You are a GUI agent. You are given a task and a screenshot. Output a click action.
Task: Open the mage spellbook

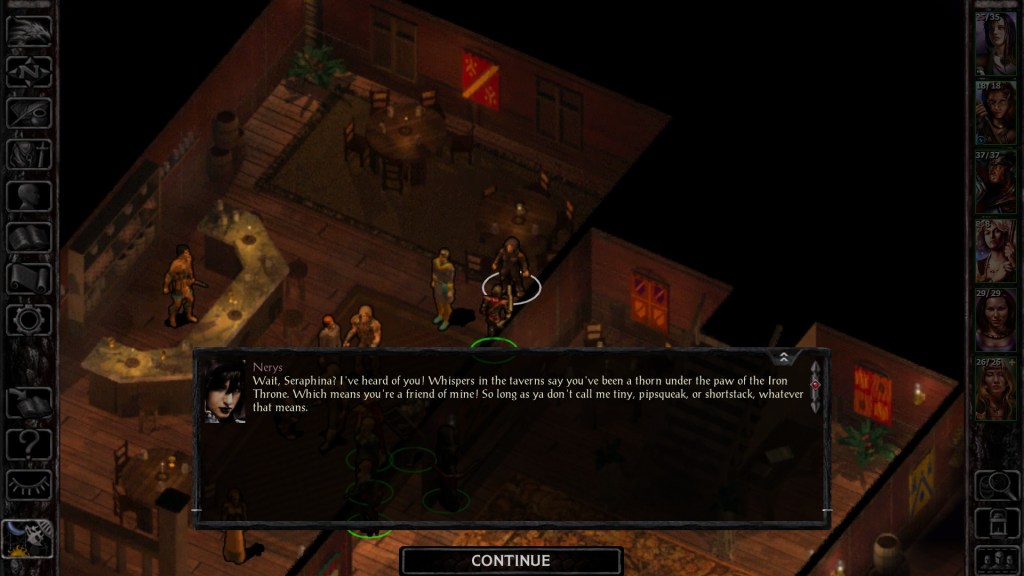[28, 237]
